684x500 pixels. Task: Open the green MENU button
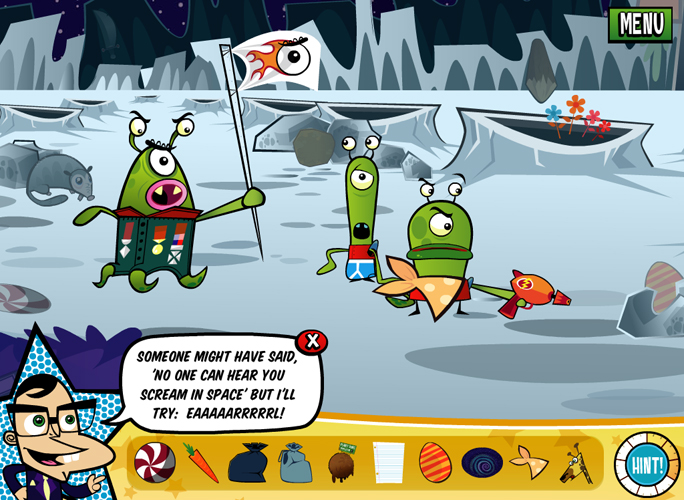641,23
